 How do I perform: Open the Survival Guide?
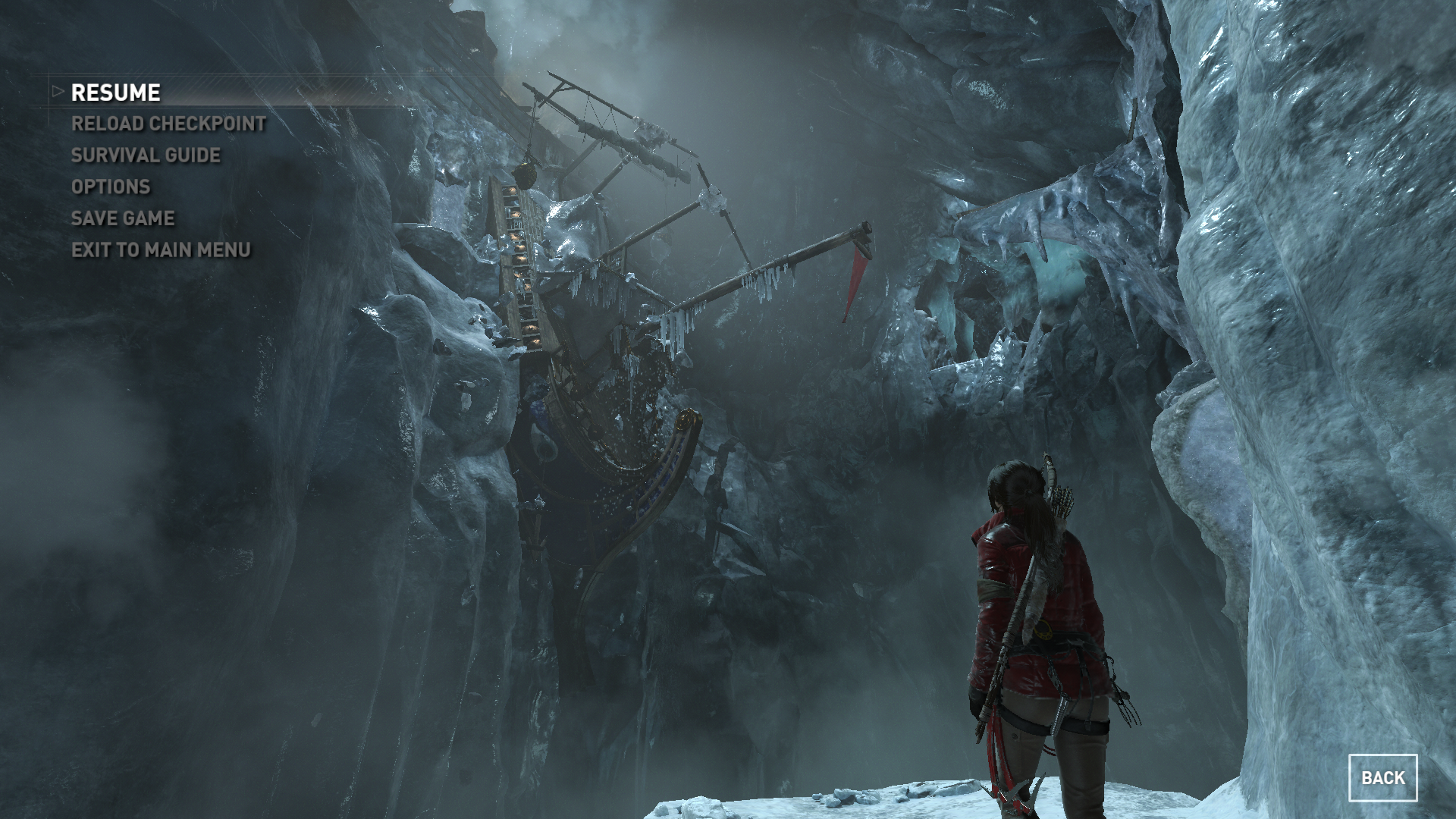[146, 155]
